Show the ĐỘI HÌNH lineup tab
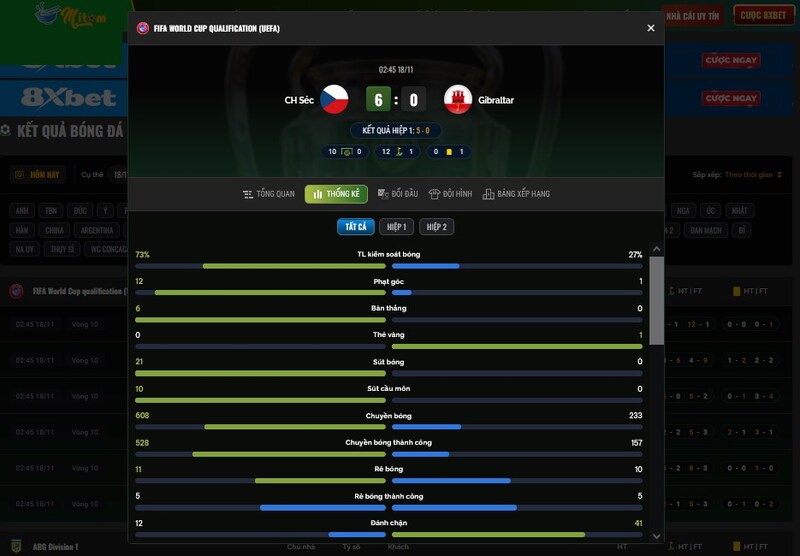Screen dimensions: 800x556 pyautogui.click(x=450, y=194)
